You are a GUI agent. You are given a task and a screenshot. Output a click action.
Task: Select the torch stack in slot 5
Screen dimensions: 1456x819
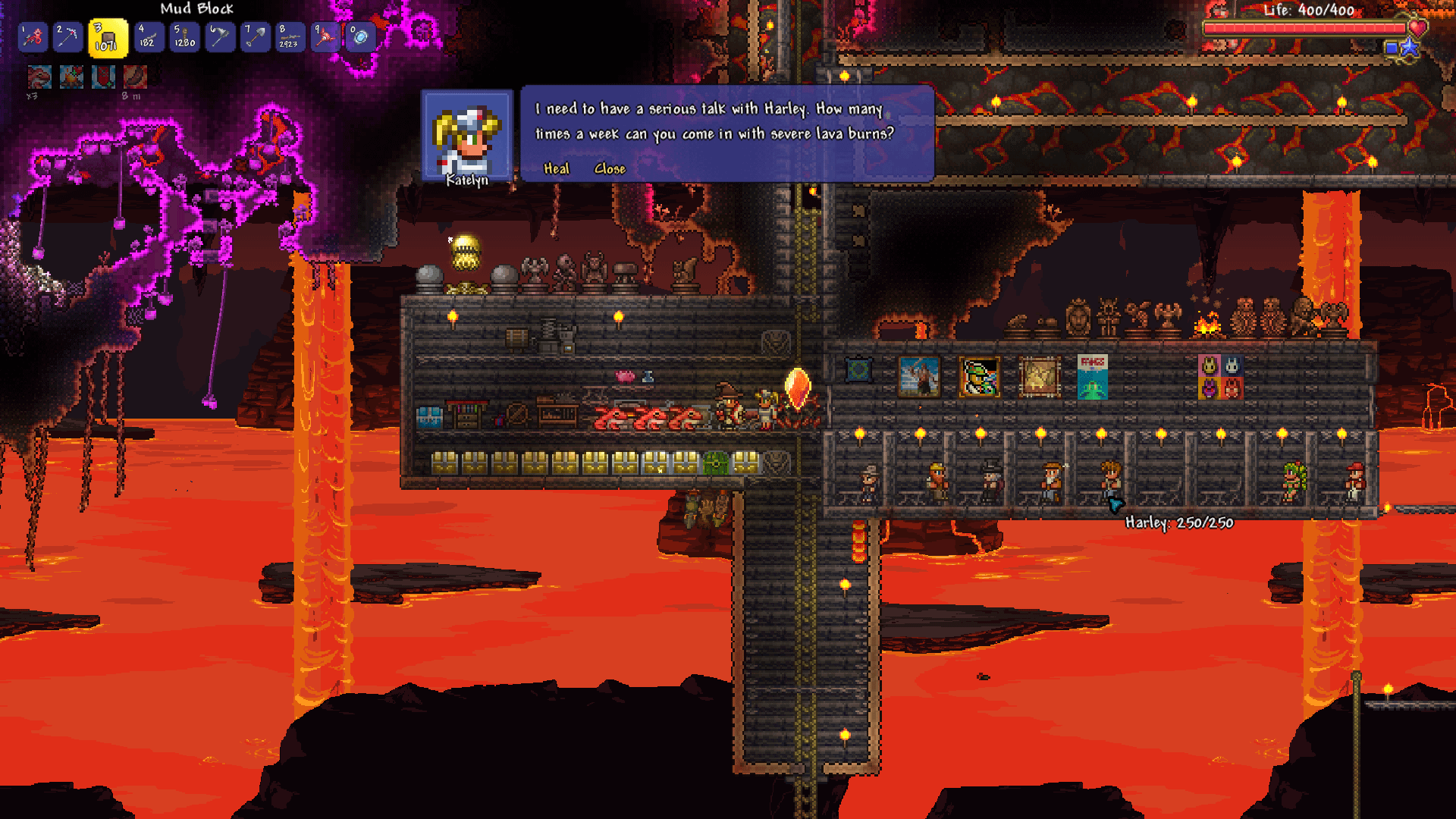point(184,37)
